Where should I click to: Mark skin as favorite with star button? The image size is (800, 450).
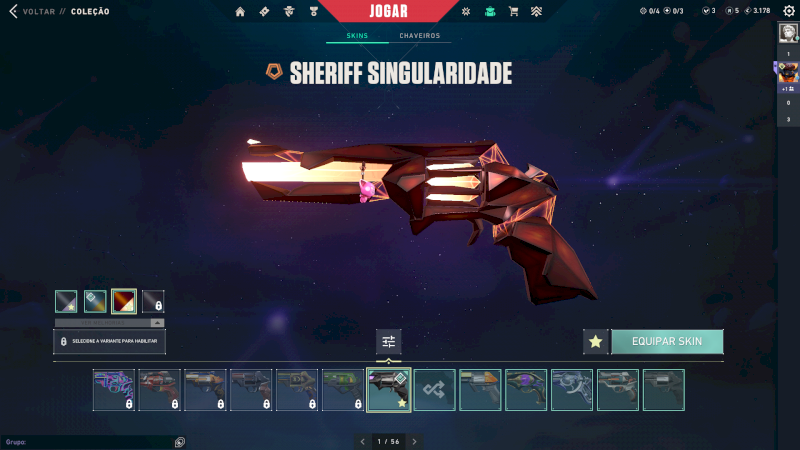[596, 341]
